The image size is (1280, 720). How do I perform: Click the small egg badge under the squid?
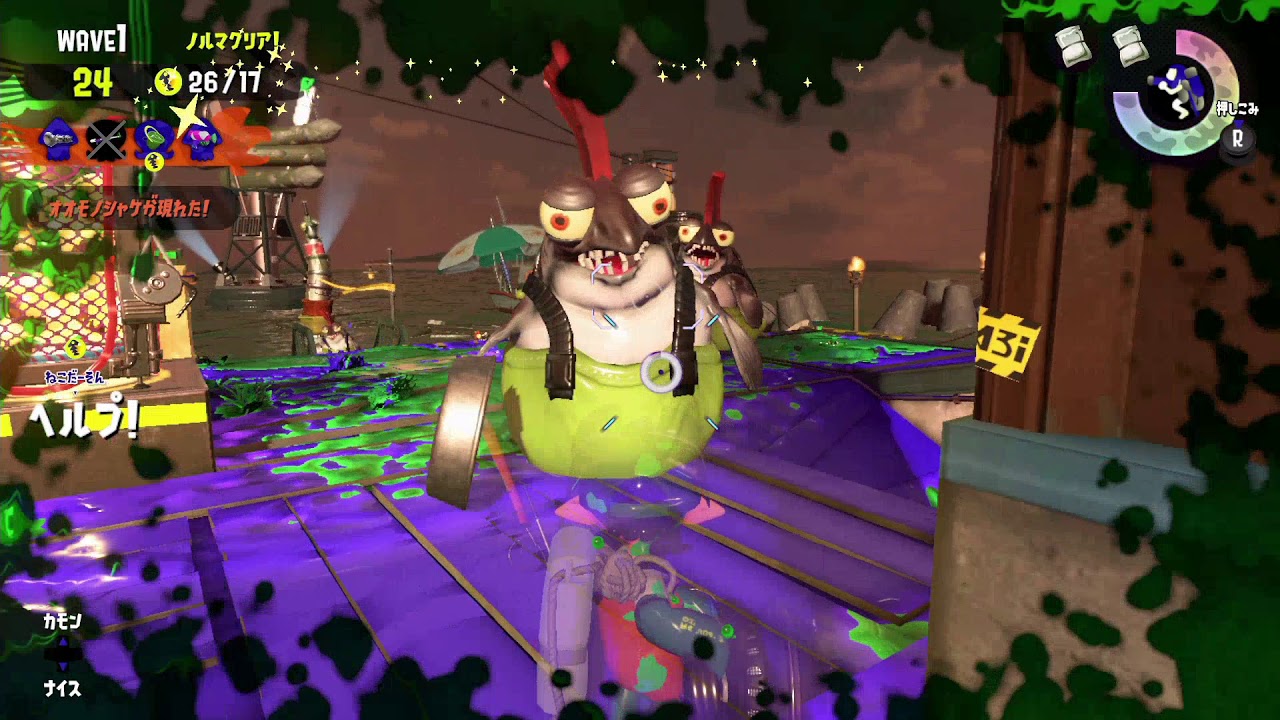(153, 160)
